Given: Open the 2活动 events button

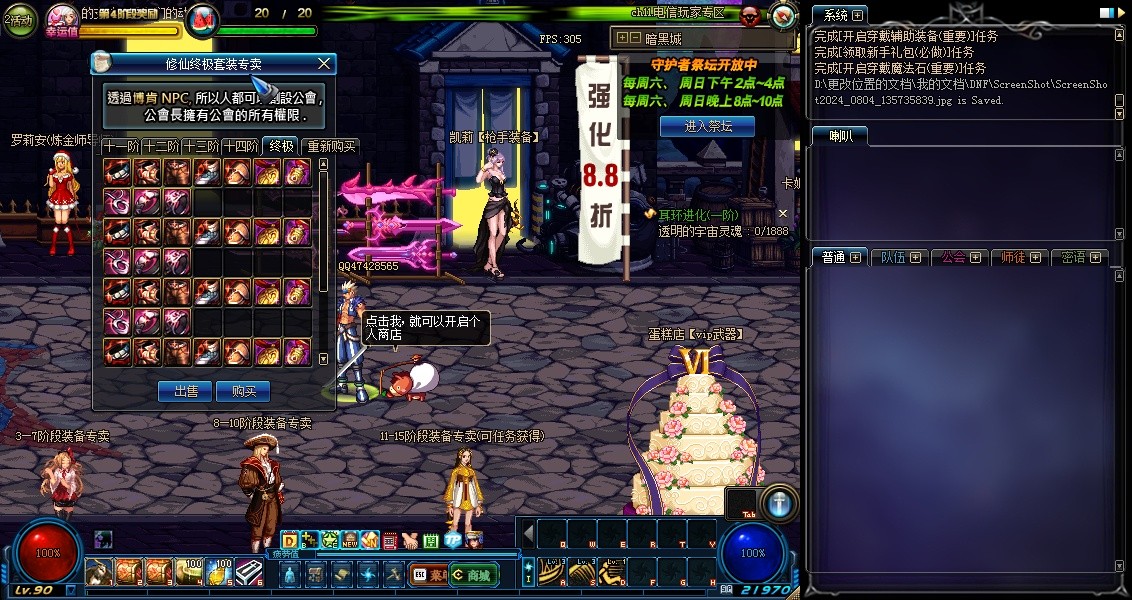Looking at the screenshot, I should 18,19.
